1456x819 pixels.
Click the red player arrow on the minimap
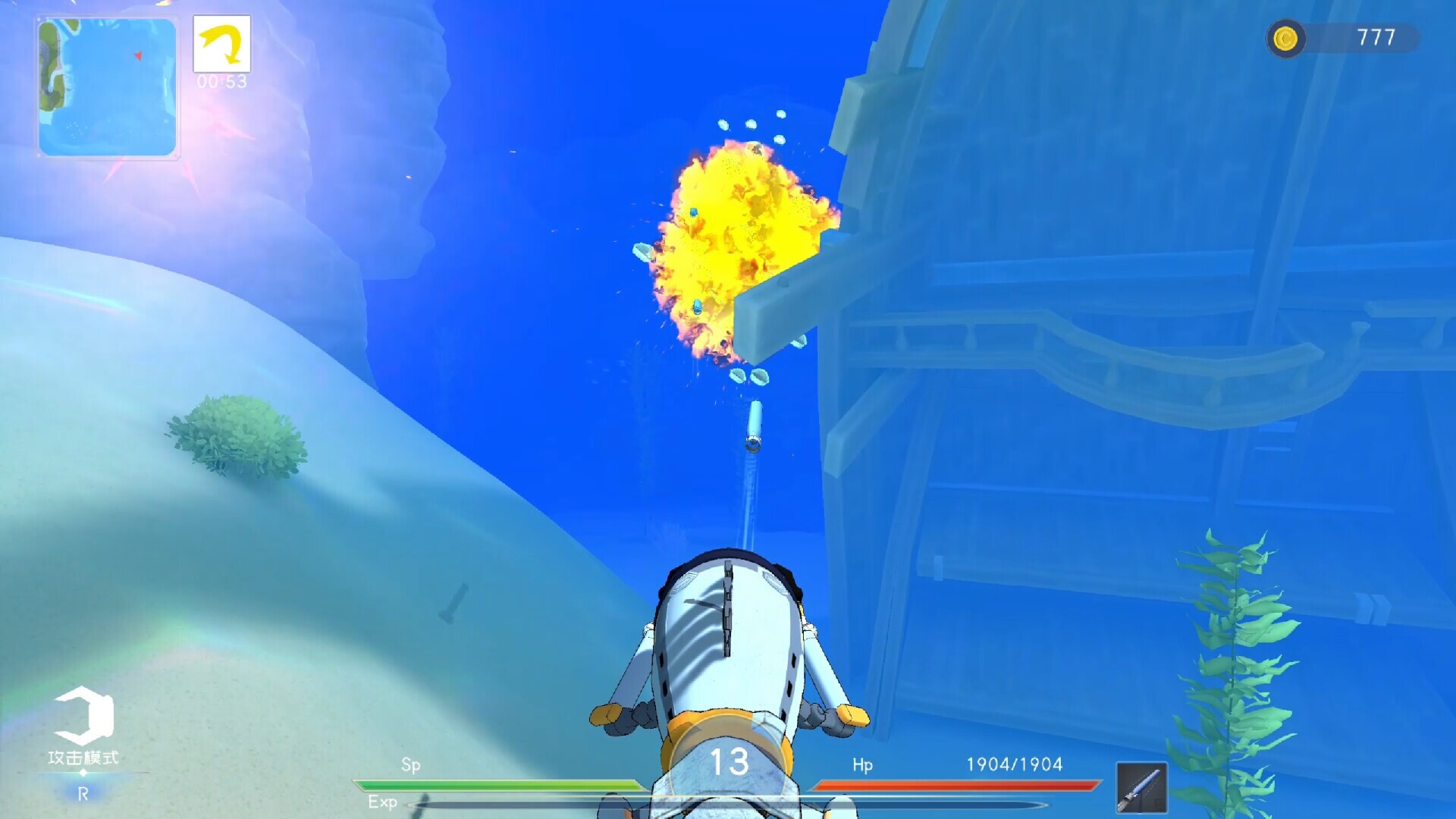click(x=137, y=55)
